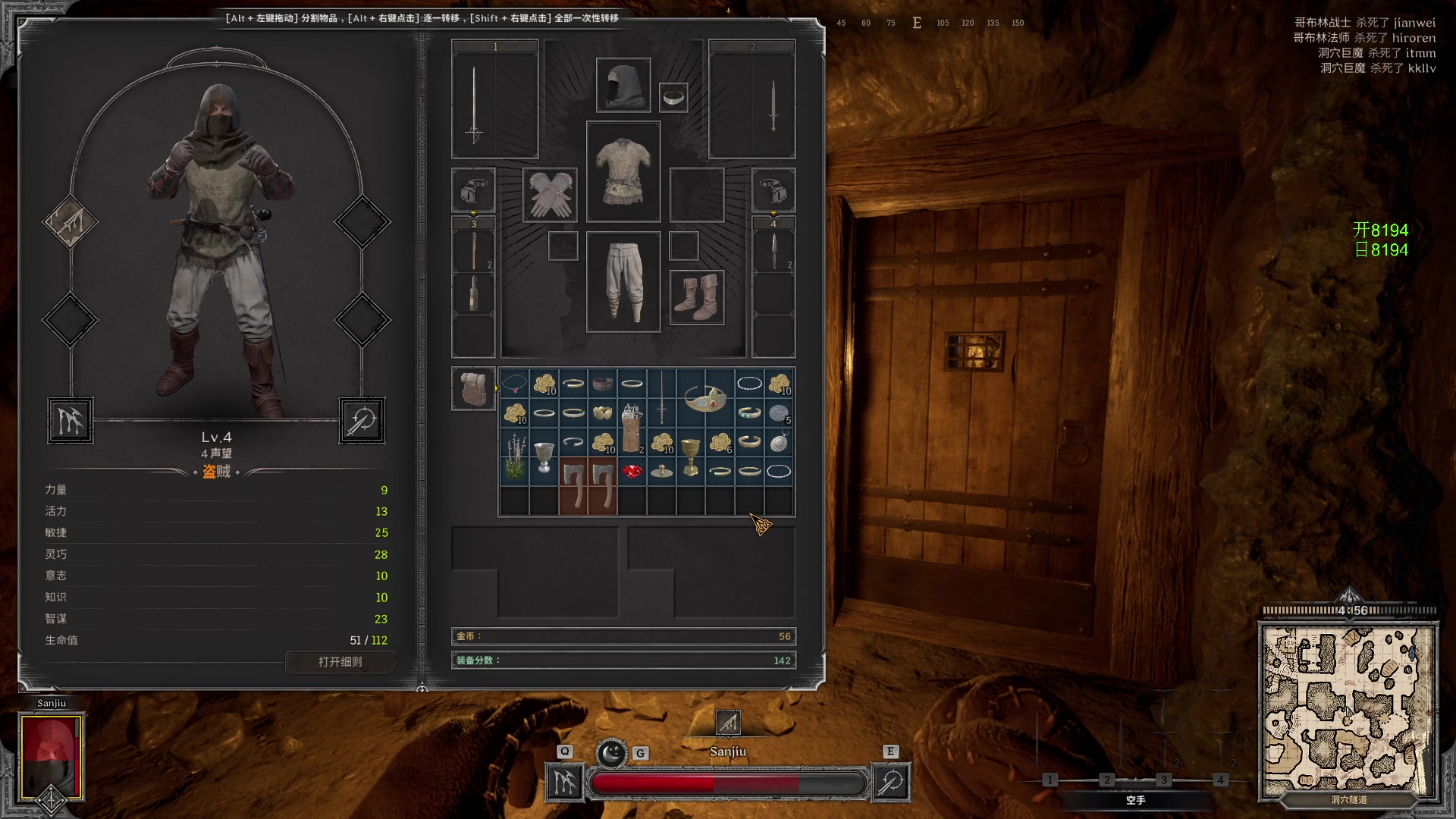Choose the silver chalice in inventory

point(544,457)
